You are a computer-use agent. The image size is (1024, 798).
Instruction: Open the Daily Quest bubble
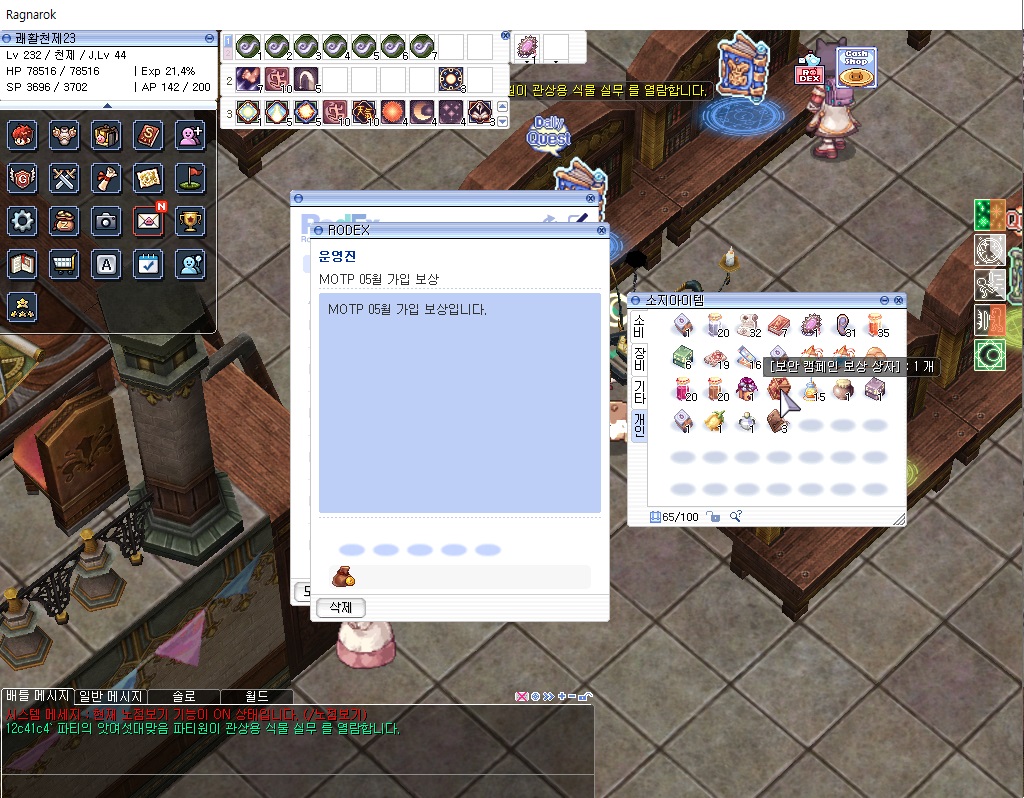click(548, 133)
